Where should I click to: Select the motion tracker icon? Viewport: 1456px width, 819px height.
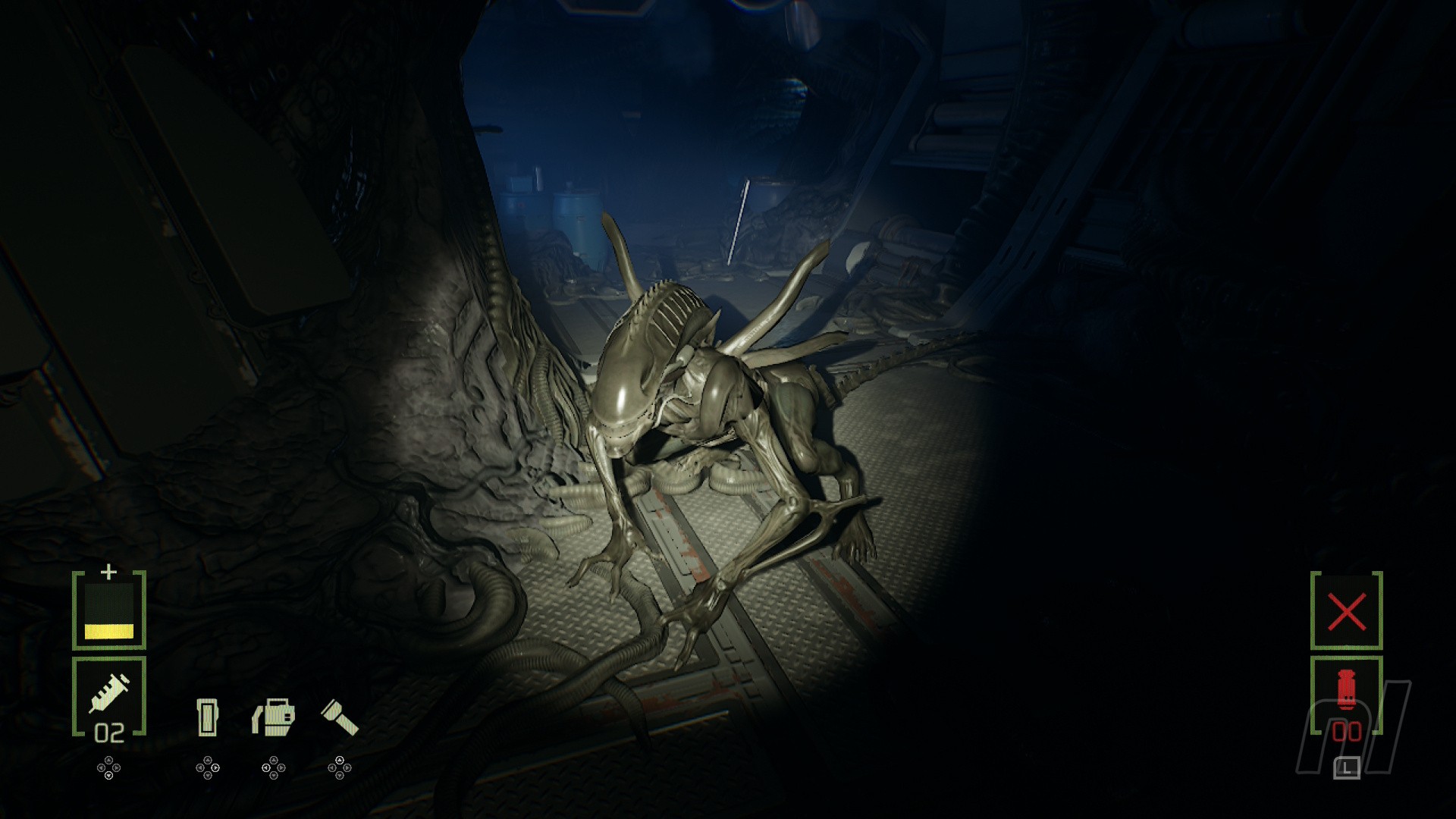(x=273, y=717)
